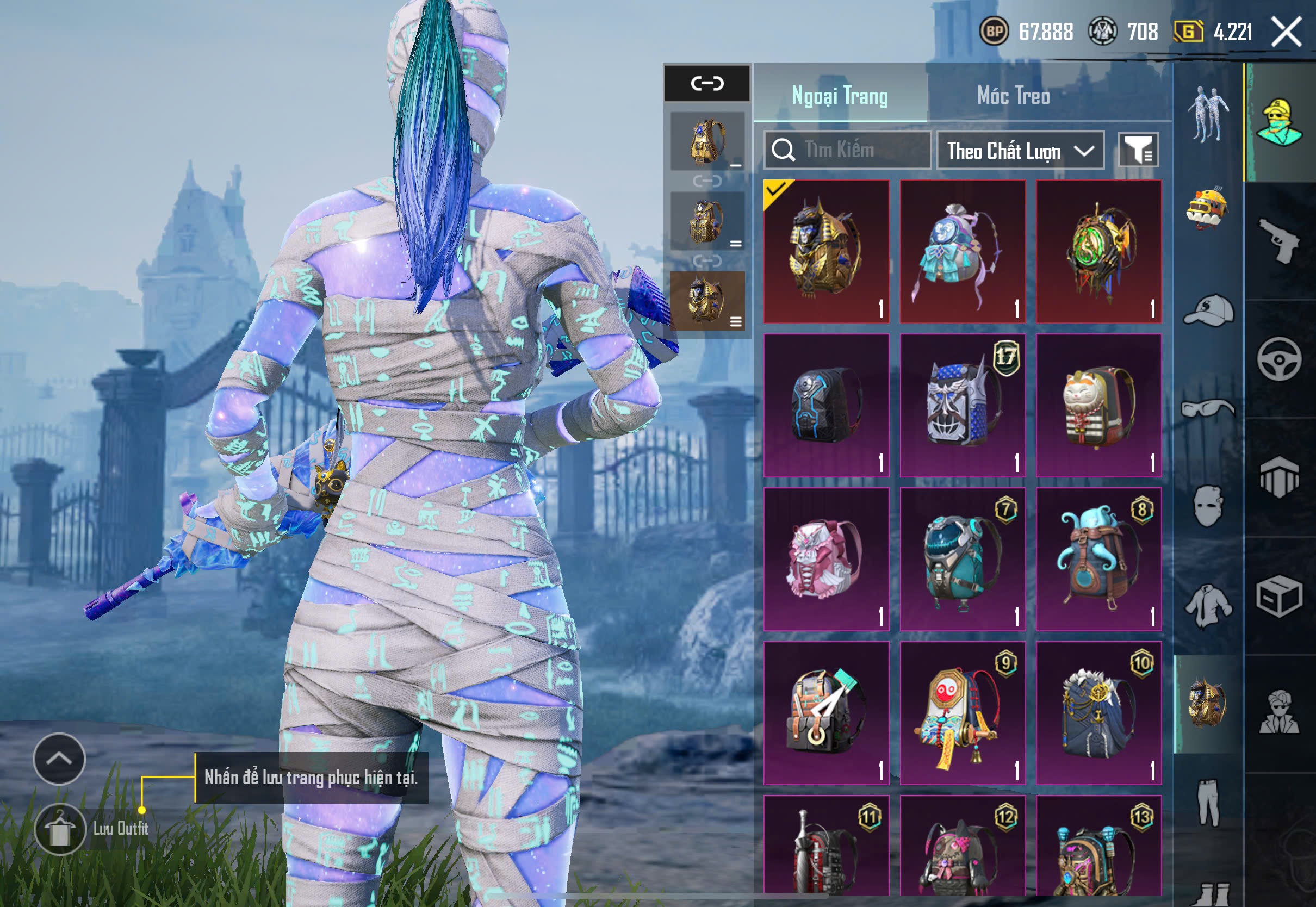The image size is (1316, 907).
Task: Open the pistol weapons category
Action: [x=1279, y=240]
